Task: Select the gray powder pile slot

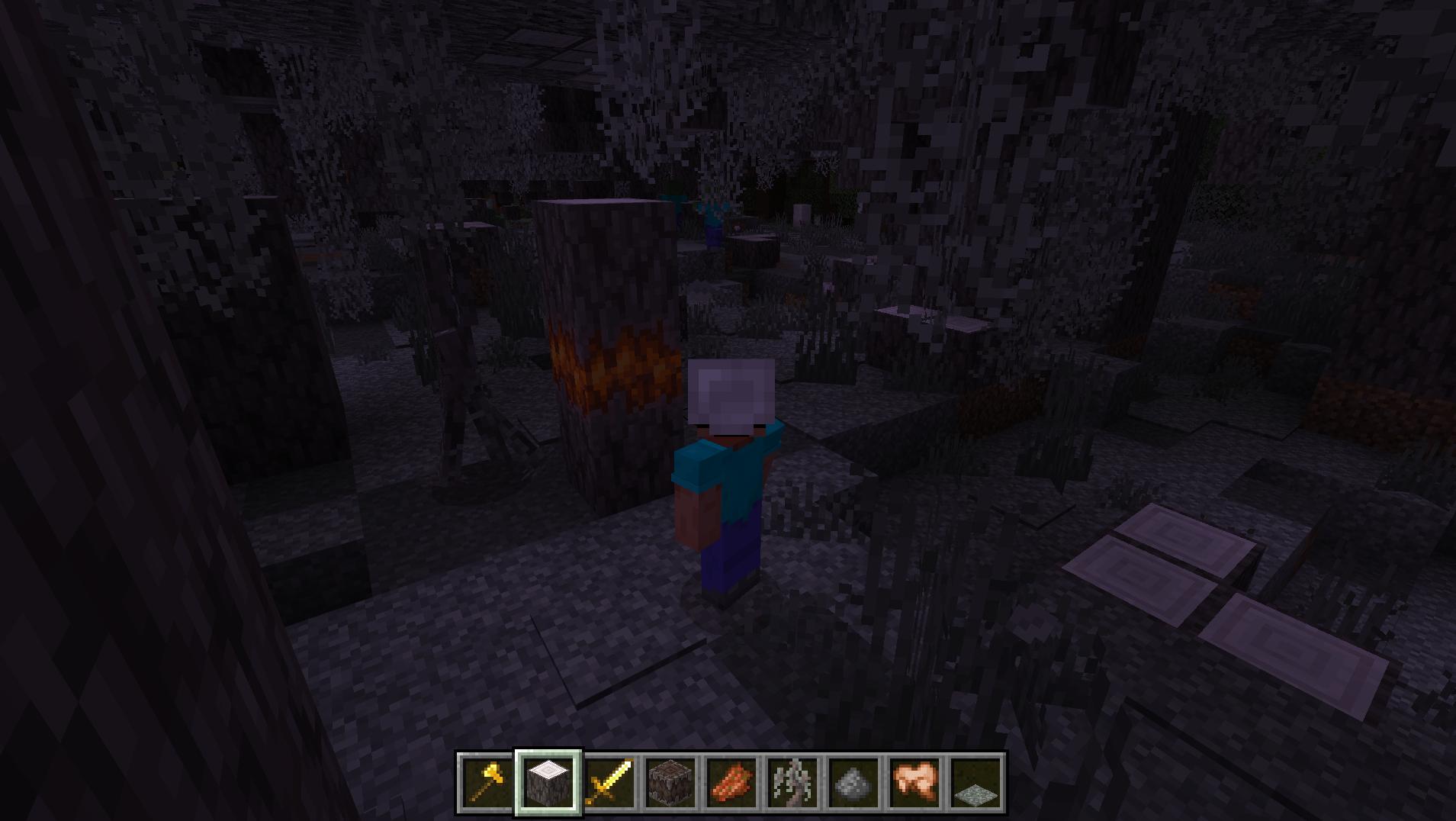Action: coord(853,783)
